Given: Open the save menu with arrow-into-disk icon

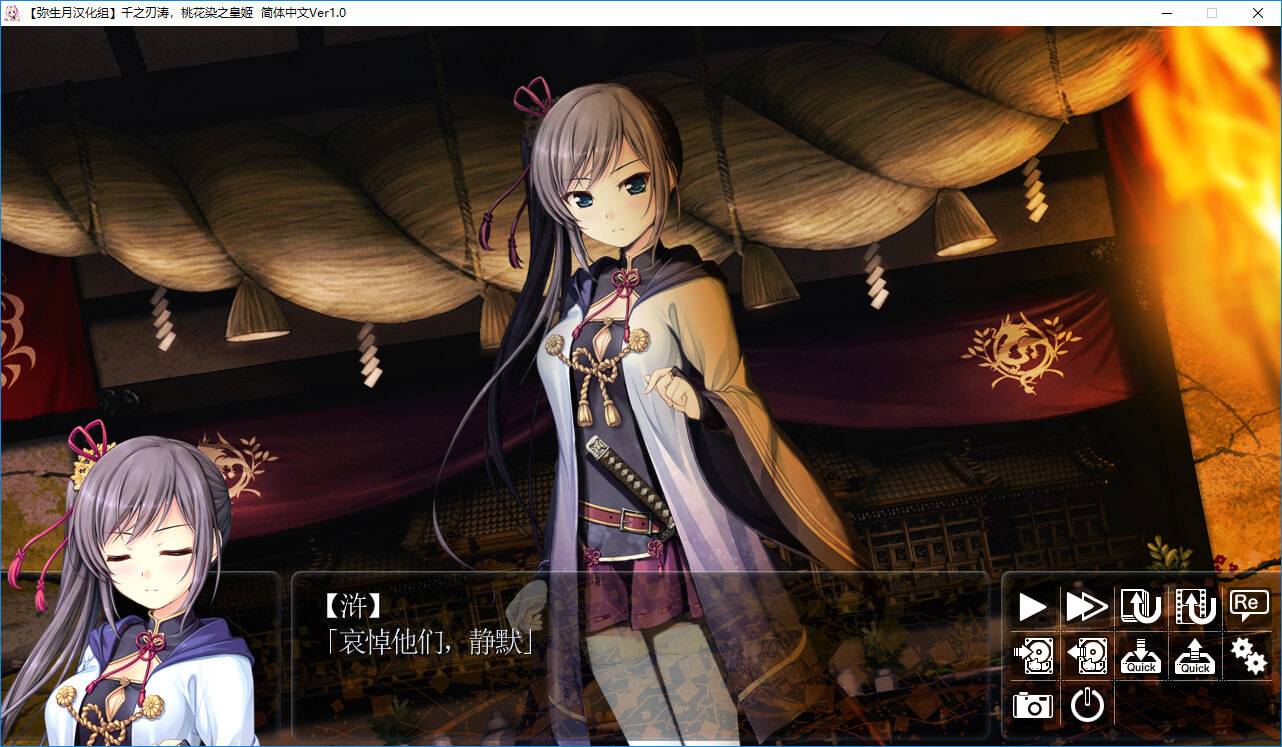Looking at the screenshot, I should pos(1033,656).
